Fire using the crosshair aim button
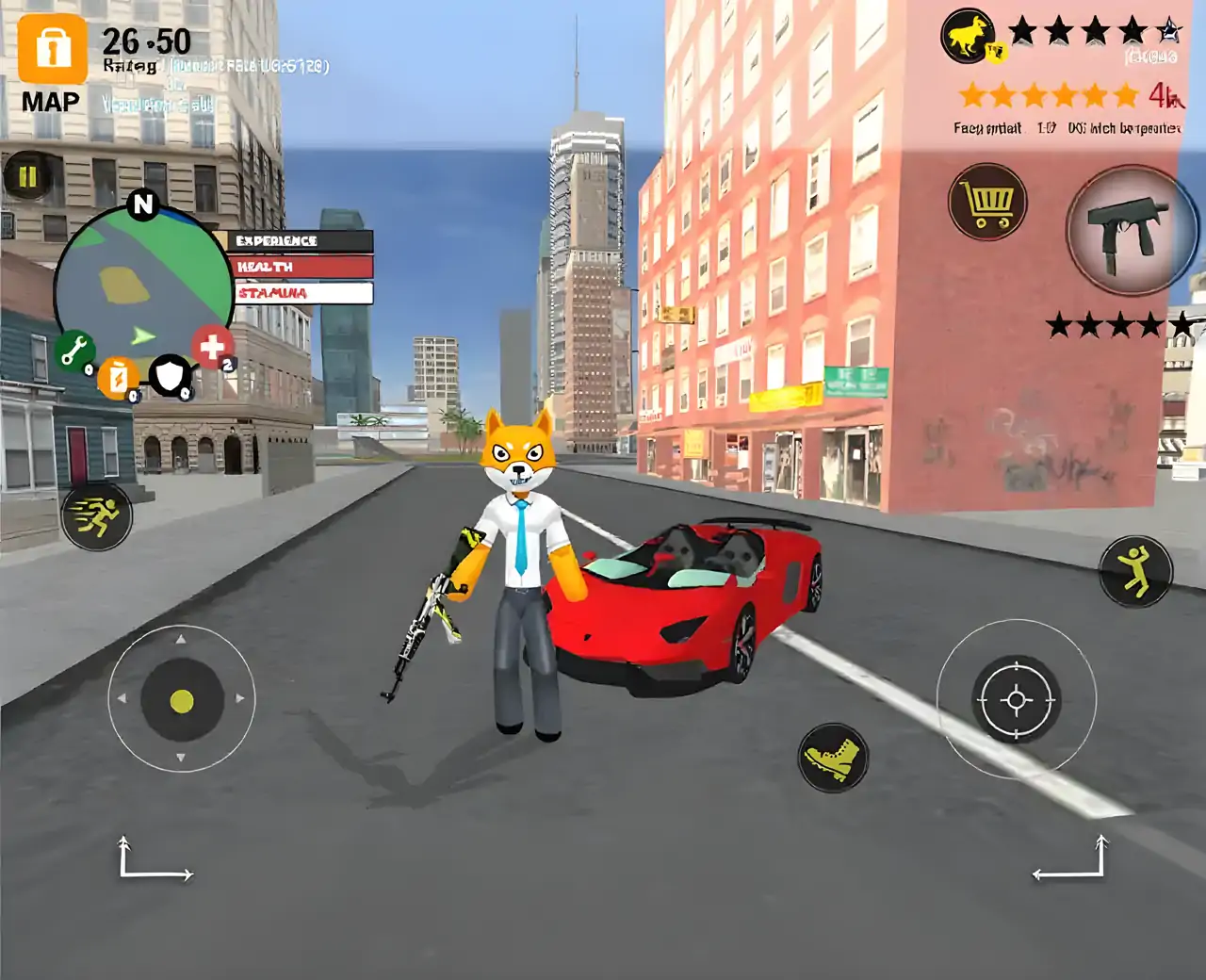This screenshot has height=980, width=1206. tap(1016, 700)
